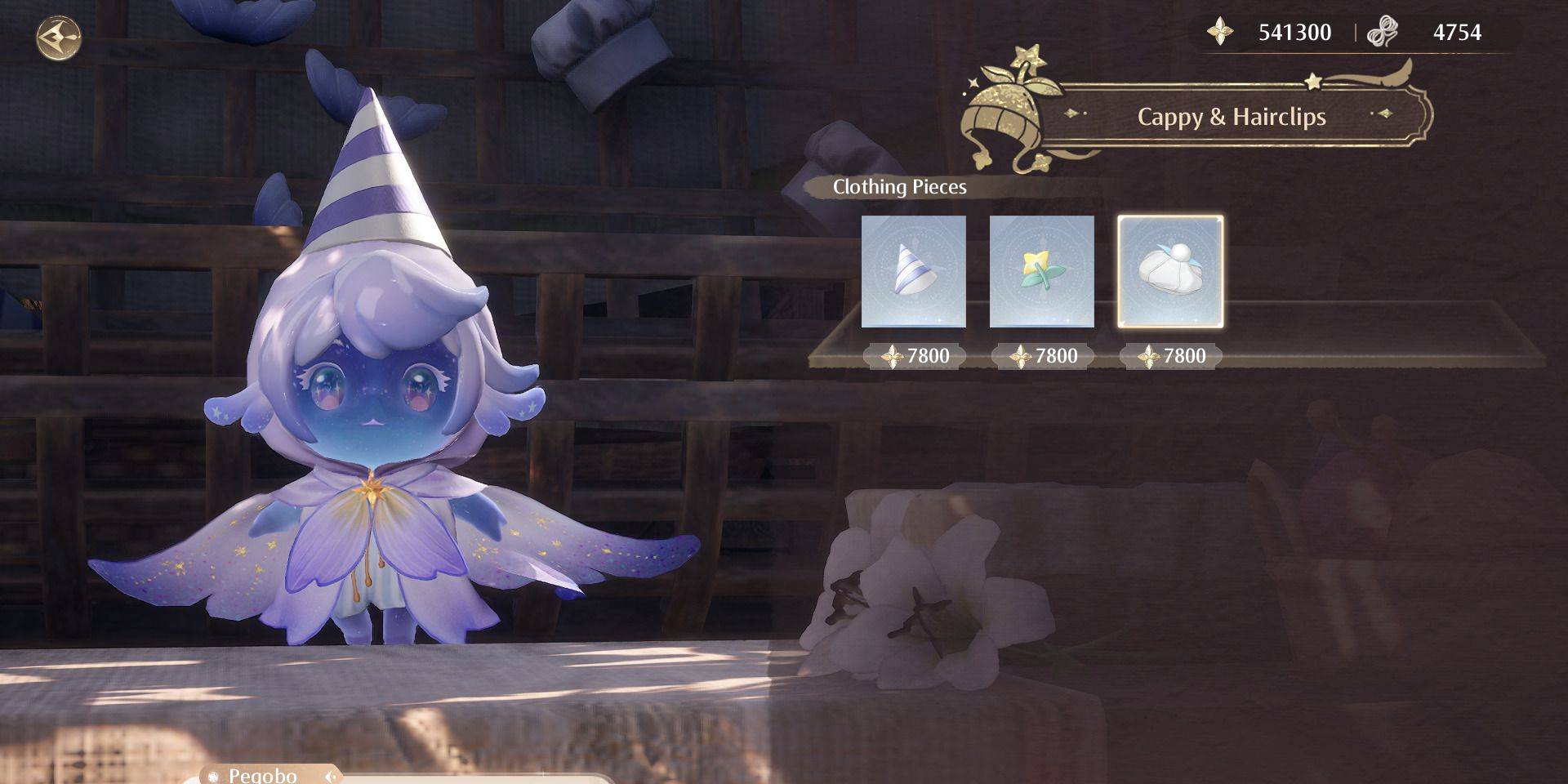Click the Pegobo name tag
The height and width of the screenshot is (784, 1568).
pos(263,774)
